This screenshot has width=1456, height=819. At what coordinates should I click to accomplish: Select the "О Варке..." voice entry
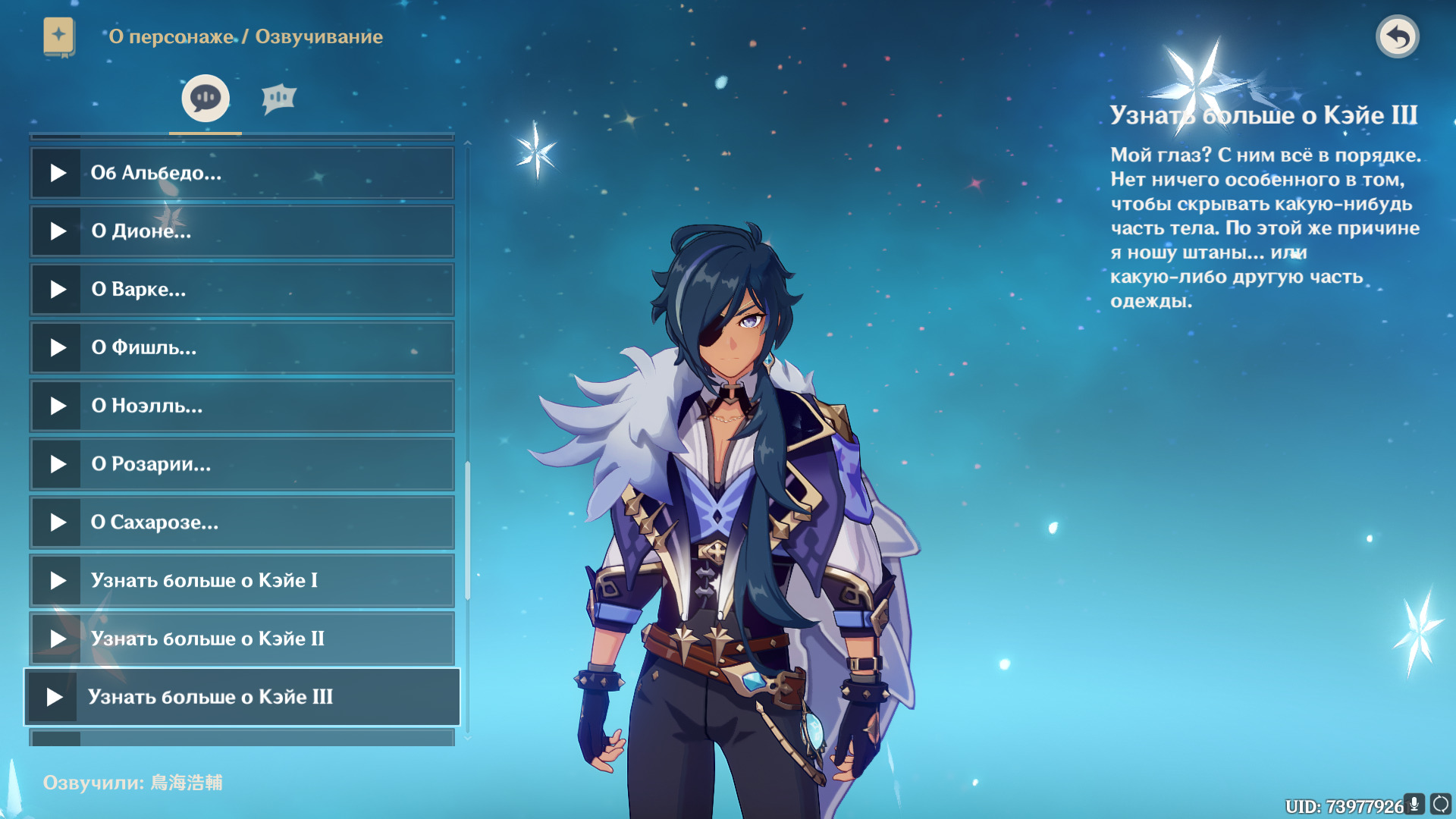click(241, 290)
